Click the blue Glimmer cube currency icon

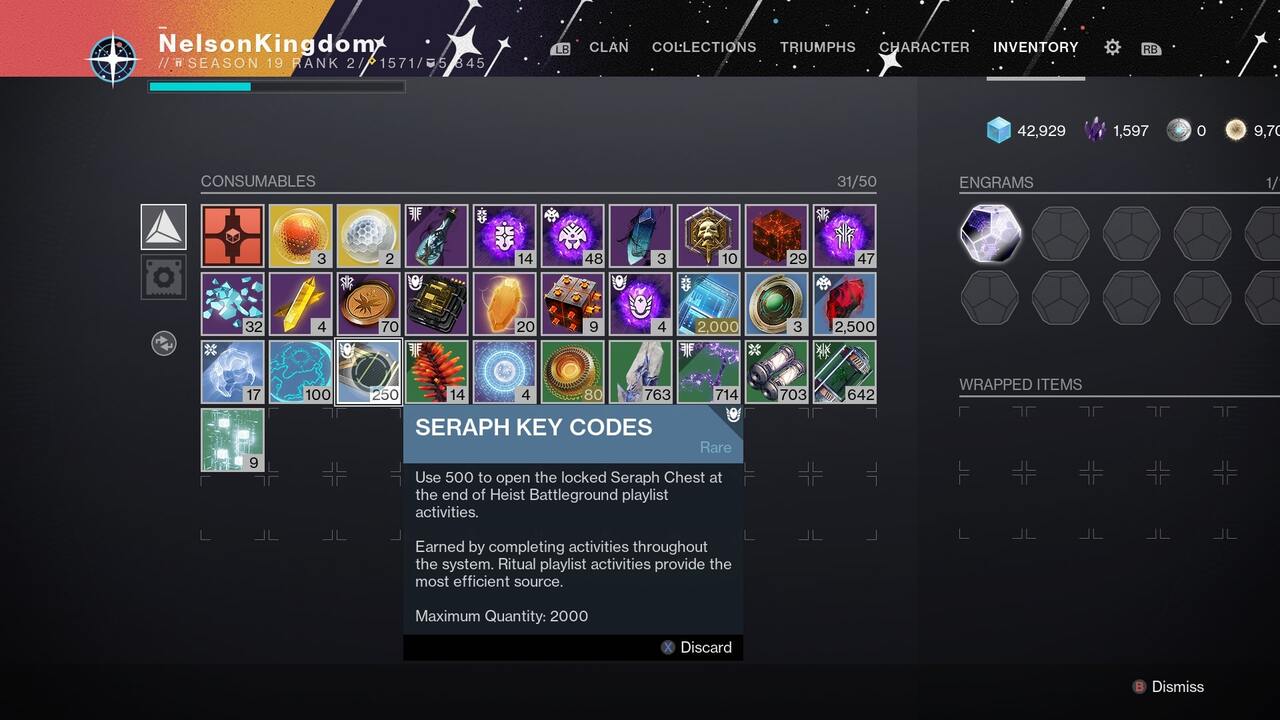click(996, 130)
